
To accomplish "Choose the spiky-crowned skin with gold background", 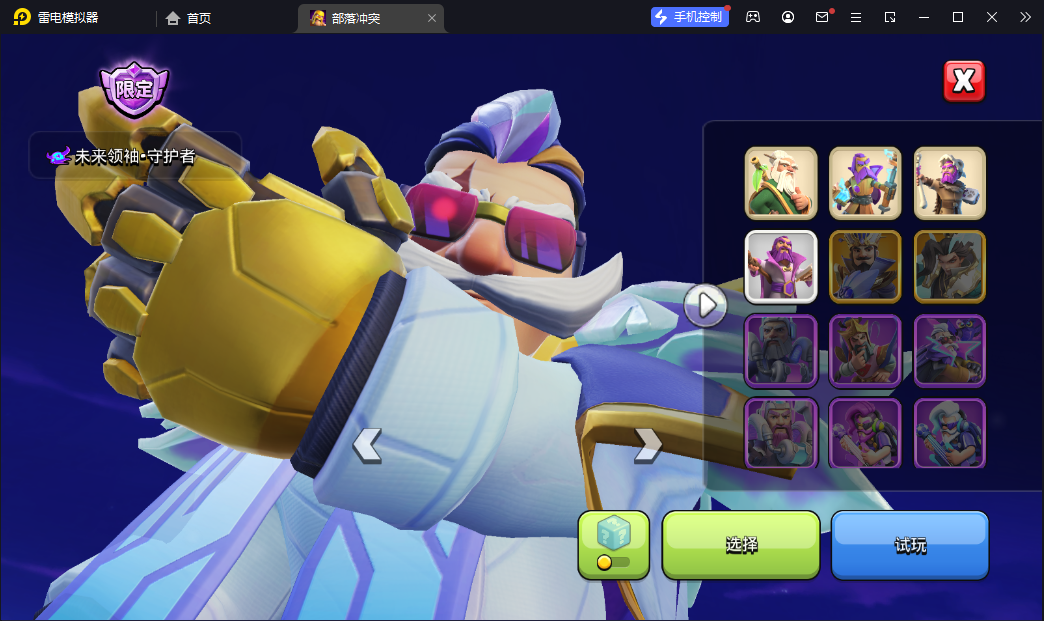I will tap(865, 267).
